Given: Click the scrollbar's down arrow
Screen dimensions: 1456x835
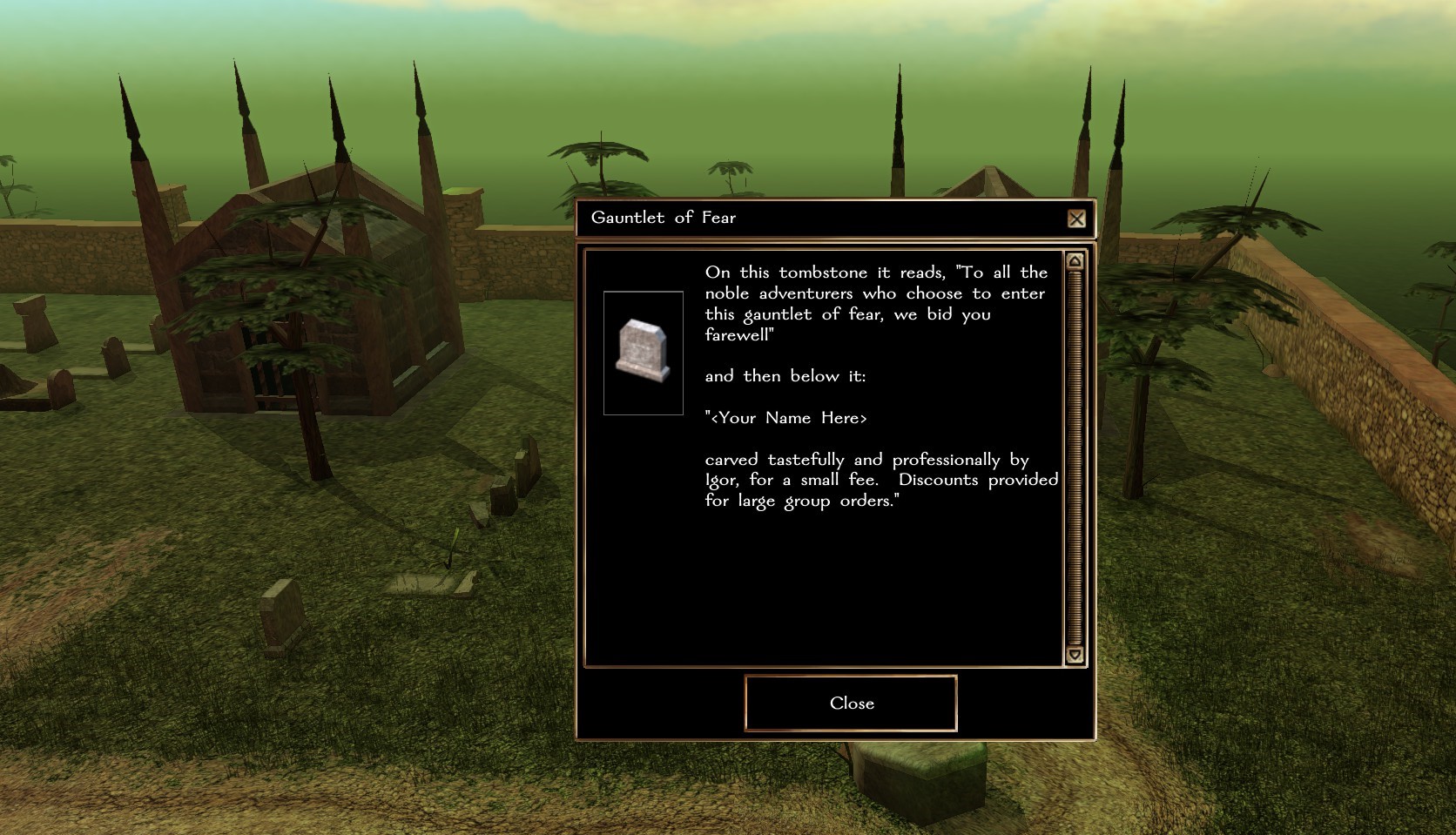Looking at the screenshot, I should (x=1075, y=655).
